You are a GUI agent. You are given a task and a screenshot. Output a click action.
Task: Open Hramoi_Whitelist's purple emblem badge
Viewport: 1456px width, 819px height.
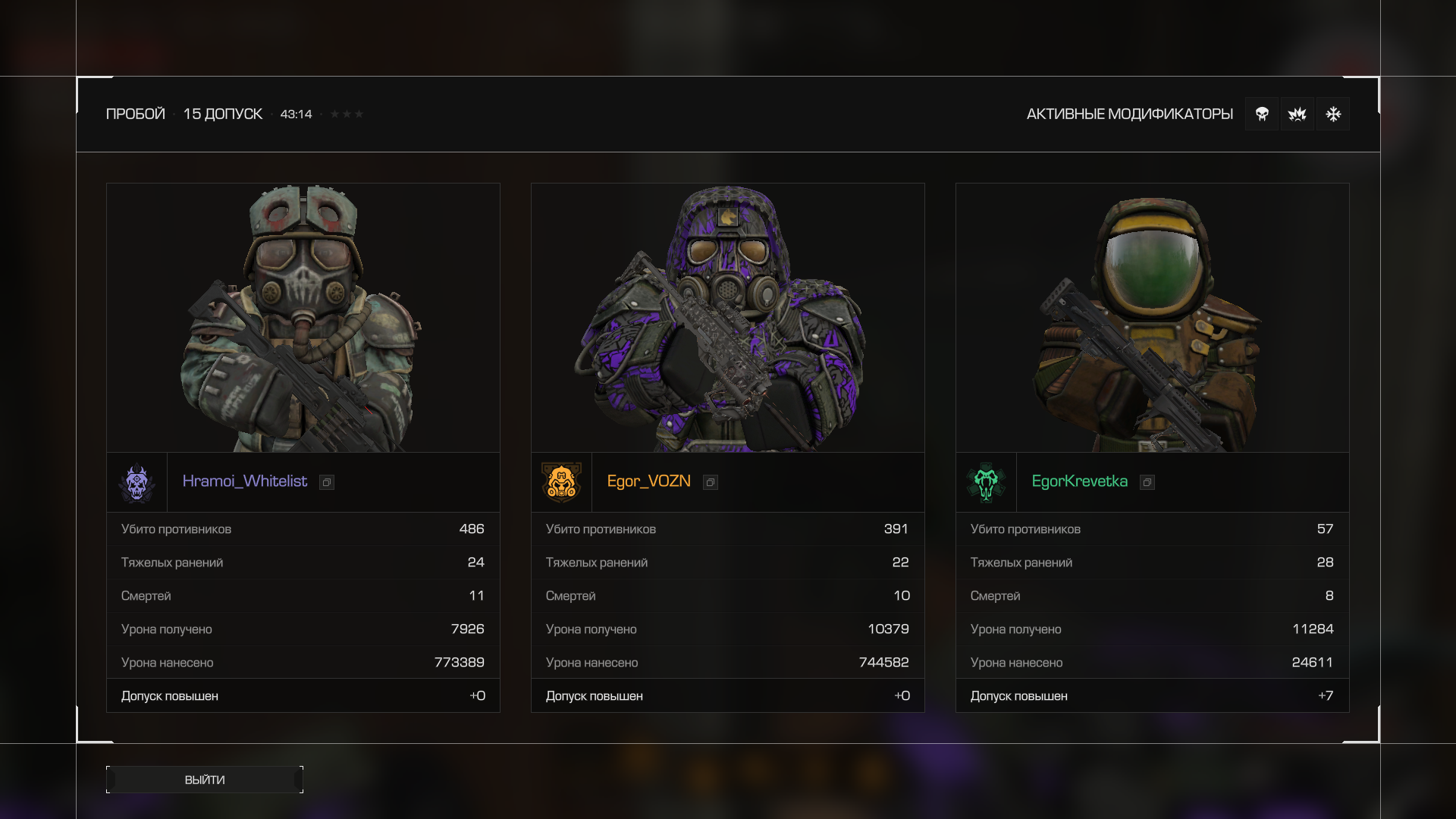tap(137, 482)
